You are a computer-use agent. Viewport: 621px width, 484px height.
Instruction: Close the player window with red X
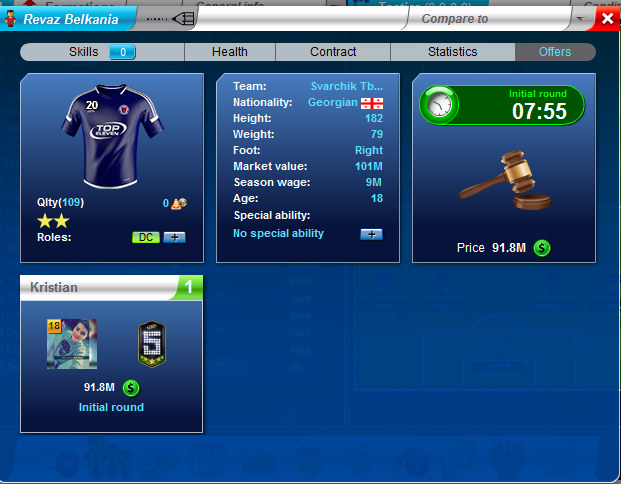pos(607,19)
